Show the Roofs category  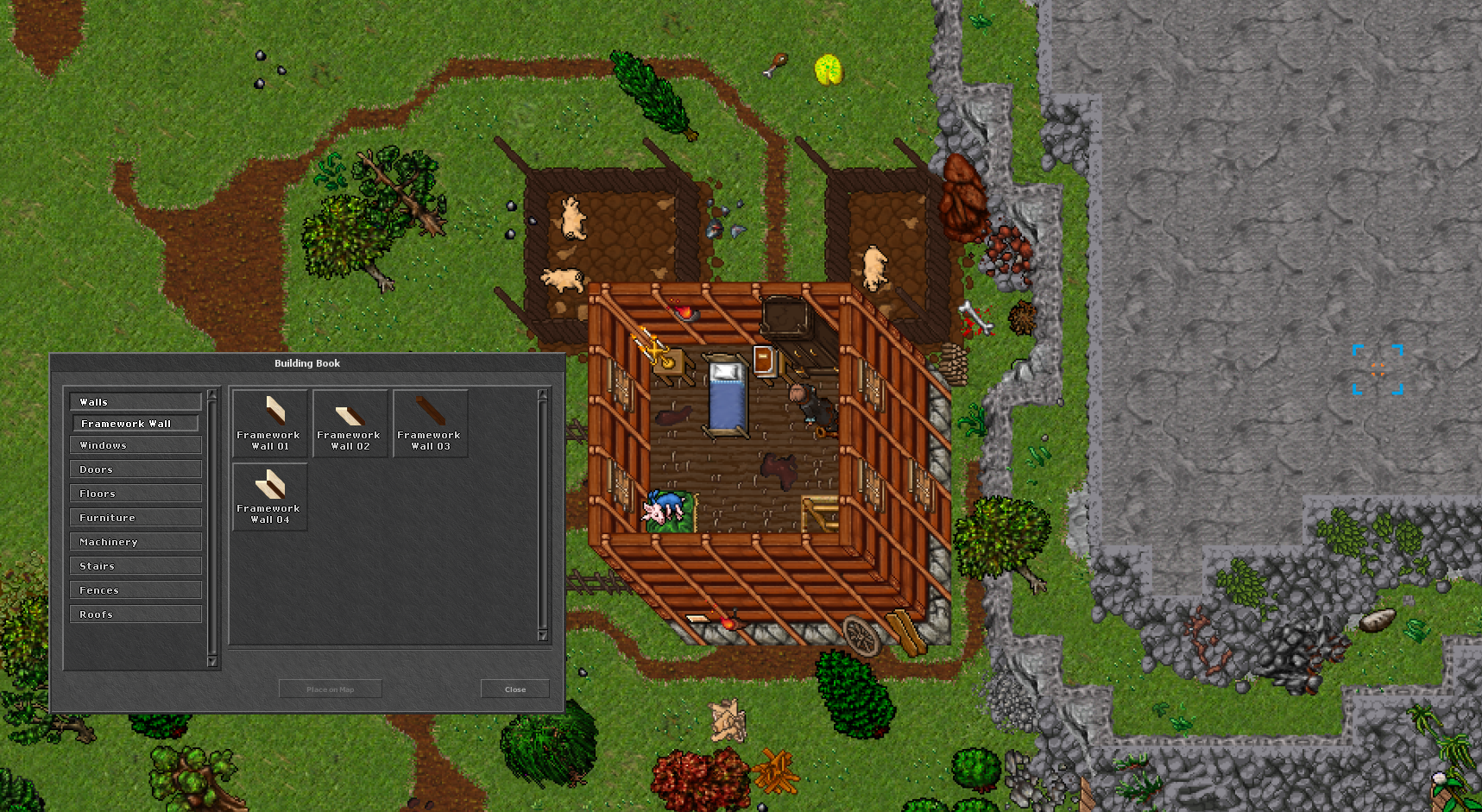point(135,614)
